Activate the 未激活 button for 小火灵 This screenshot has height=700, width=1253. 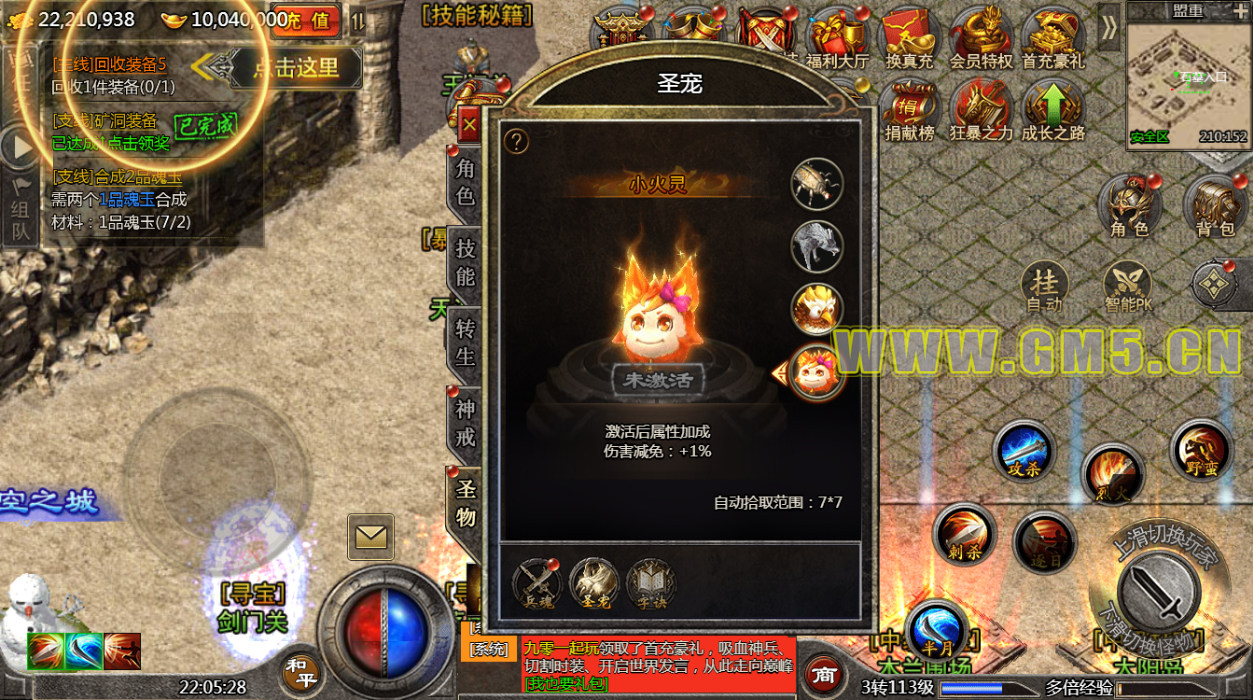(x=658, y=380)
